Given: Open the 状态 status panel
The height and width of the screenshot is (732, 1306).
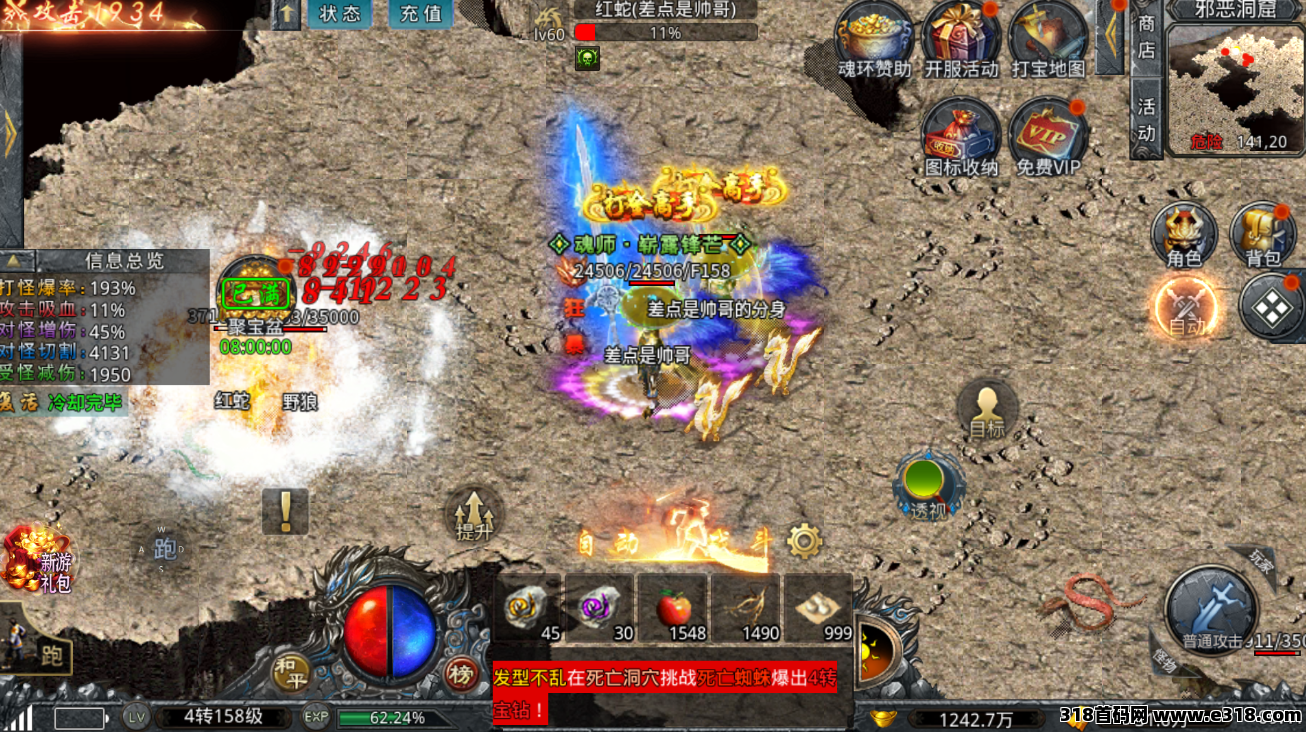Looking at the screenshot, I should [x=339, y=14].
